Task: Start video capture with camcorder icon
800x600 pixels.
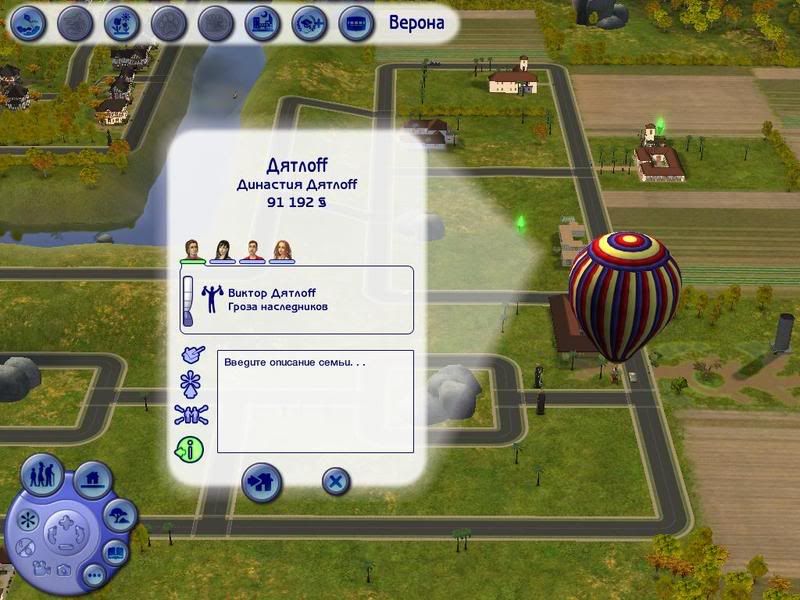Action: pyautogui.click(x=41, y=568)
